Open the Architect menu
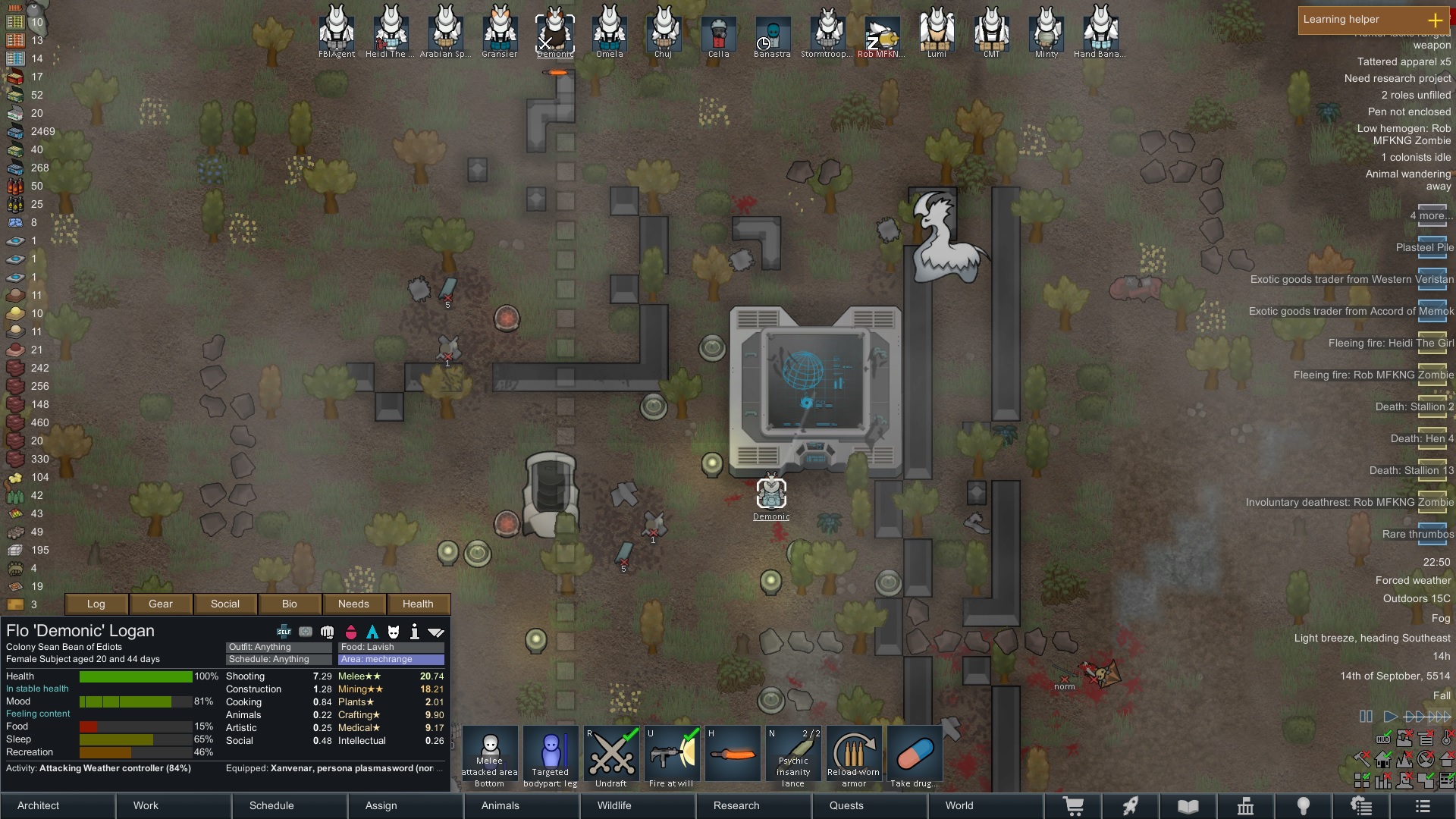 coord(37,805)
